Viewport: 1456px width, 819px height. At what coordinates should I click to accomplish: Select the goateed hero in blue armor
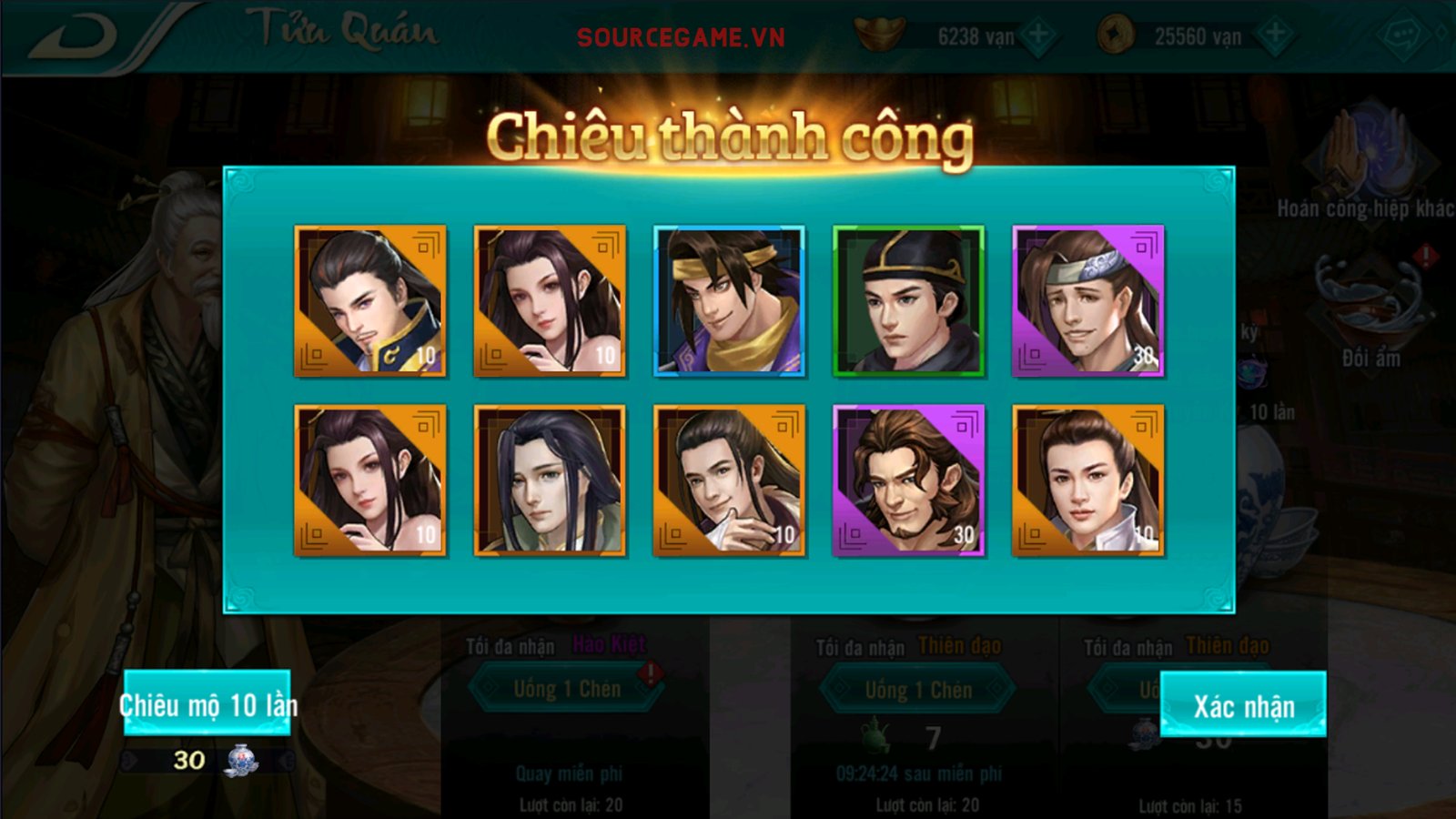(x=370, y=300)
